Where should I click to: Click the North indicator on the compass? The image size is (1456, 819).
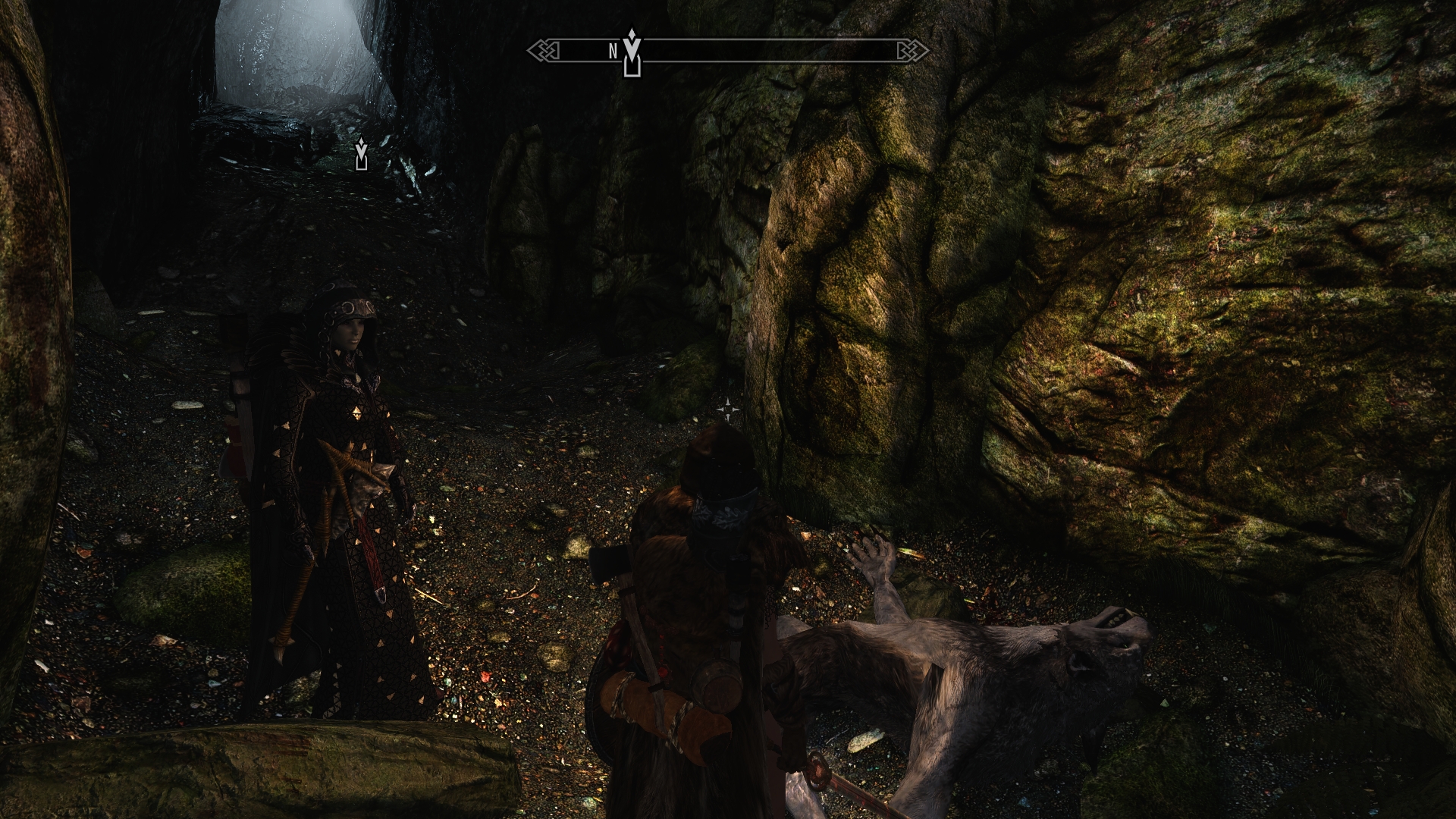click(x=613, y=52)
